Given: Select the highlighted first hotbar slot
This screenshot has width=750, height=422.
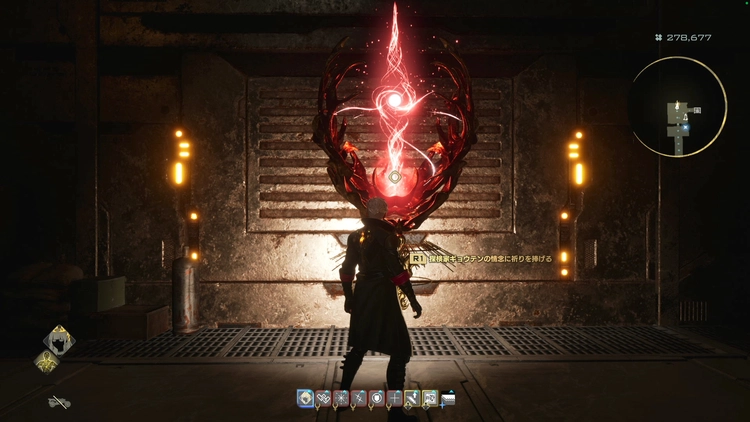Looking at the screenshot, I should pos(305,398).
